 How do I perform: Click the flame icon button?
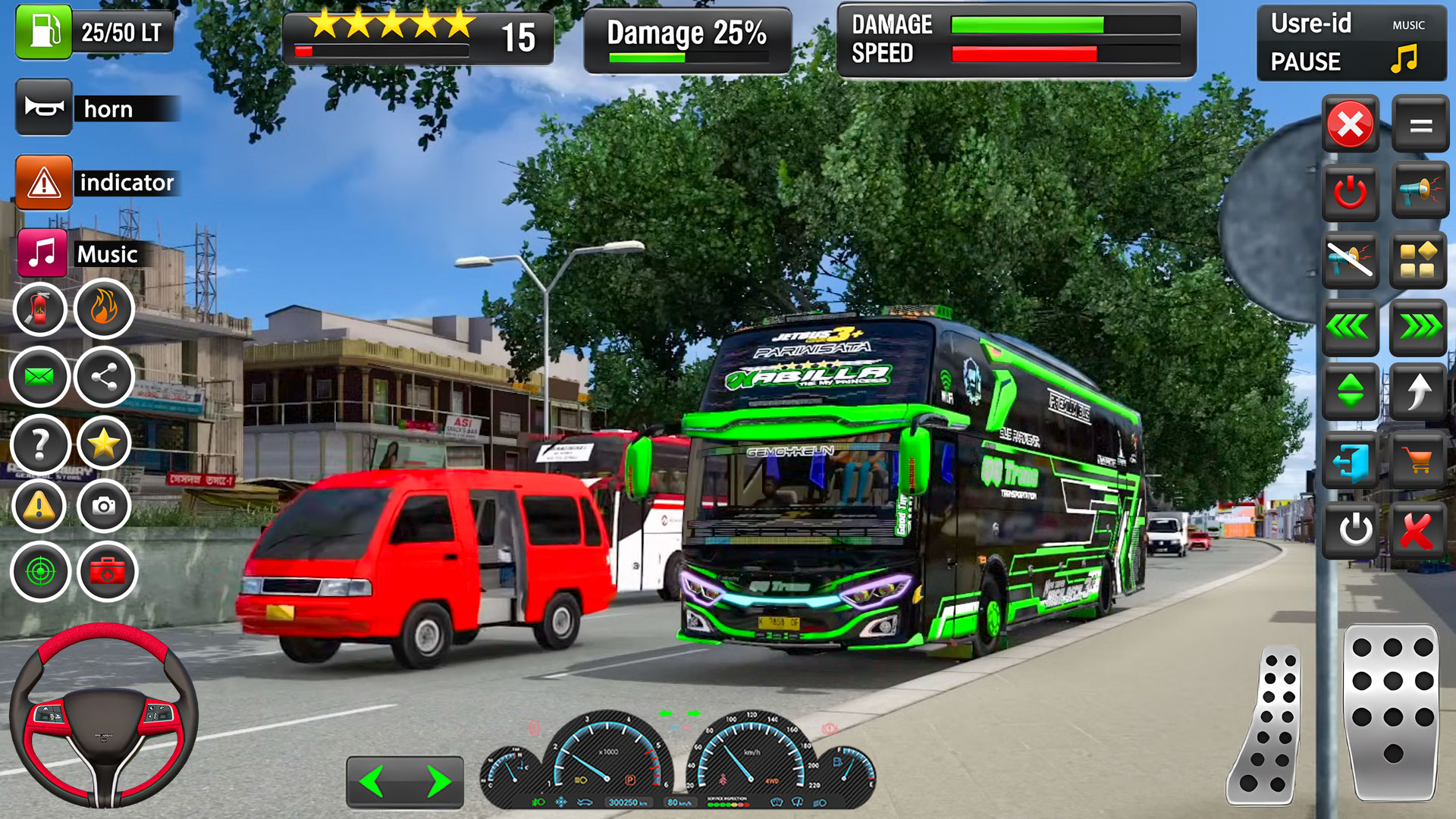tap(105, 309)
